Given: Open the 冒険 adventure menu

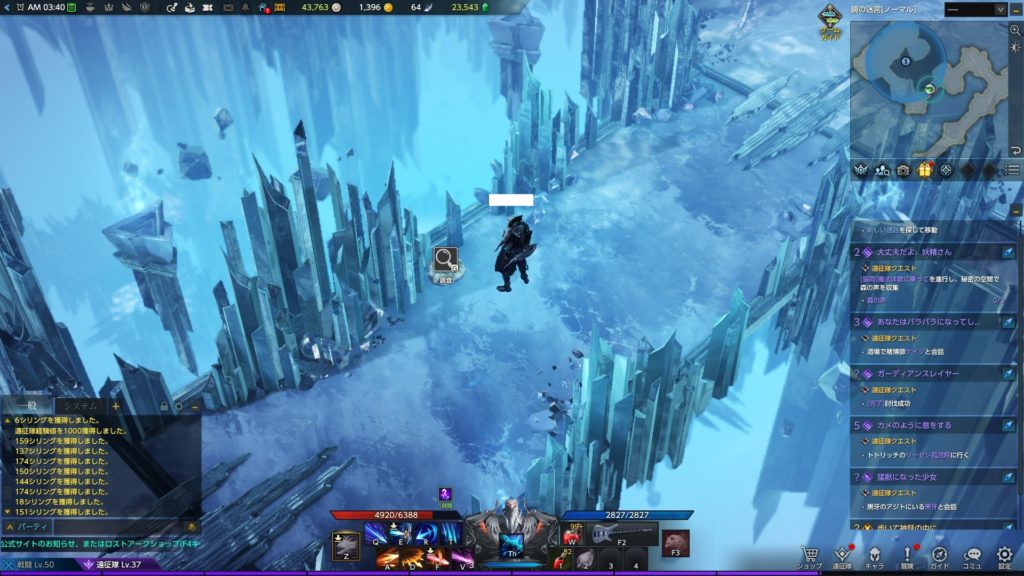Looking at the screenshot, I should point(907,555).
